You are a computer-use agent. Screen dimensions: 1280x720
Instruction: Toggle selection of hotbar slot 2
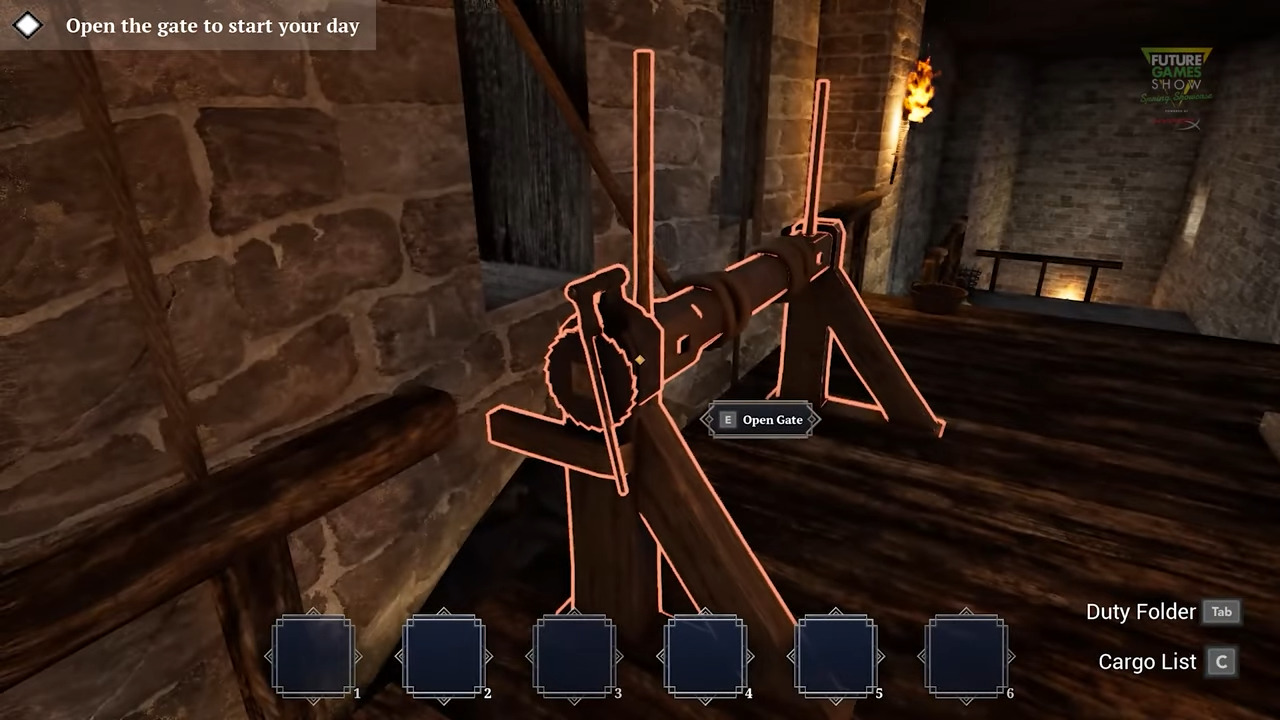444,655
